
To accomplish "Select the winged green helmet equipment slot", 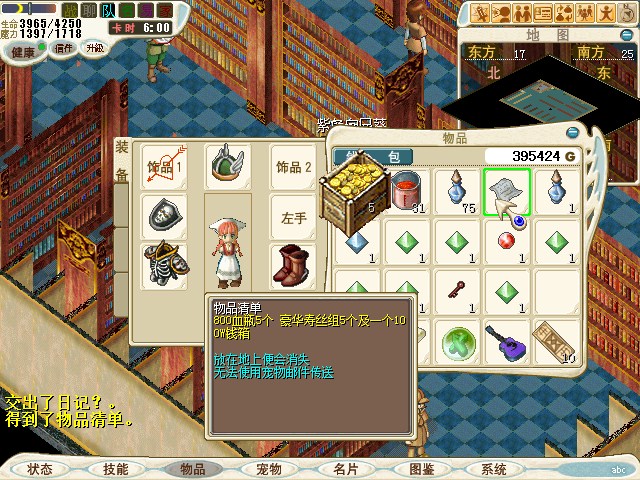I will (x=228, y=167).
